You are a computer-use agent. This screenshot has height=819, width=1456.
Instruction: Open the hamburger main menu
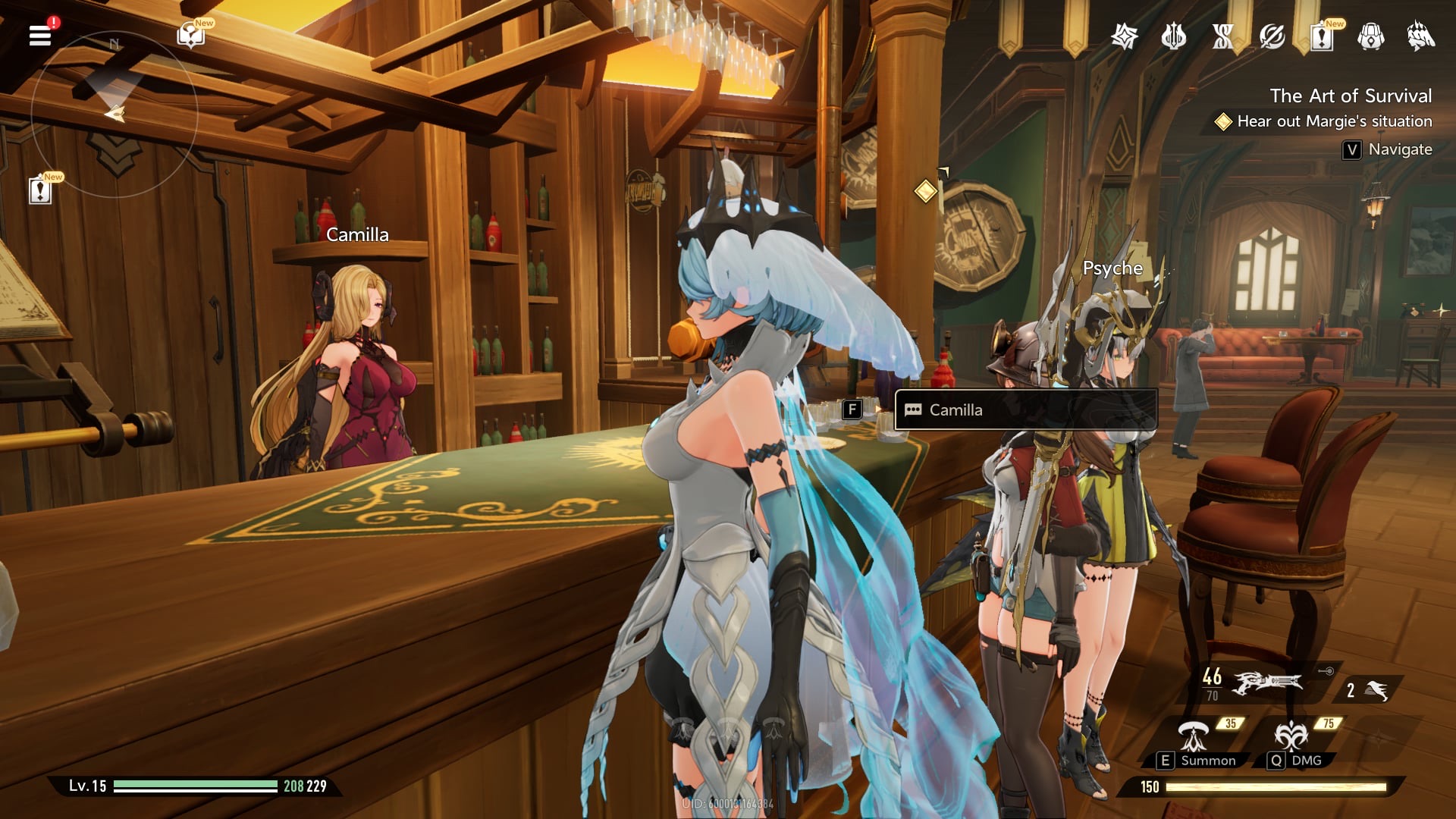tap(40, 35)
